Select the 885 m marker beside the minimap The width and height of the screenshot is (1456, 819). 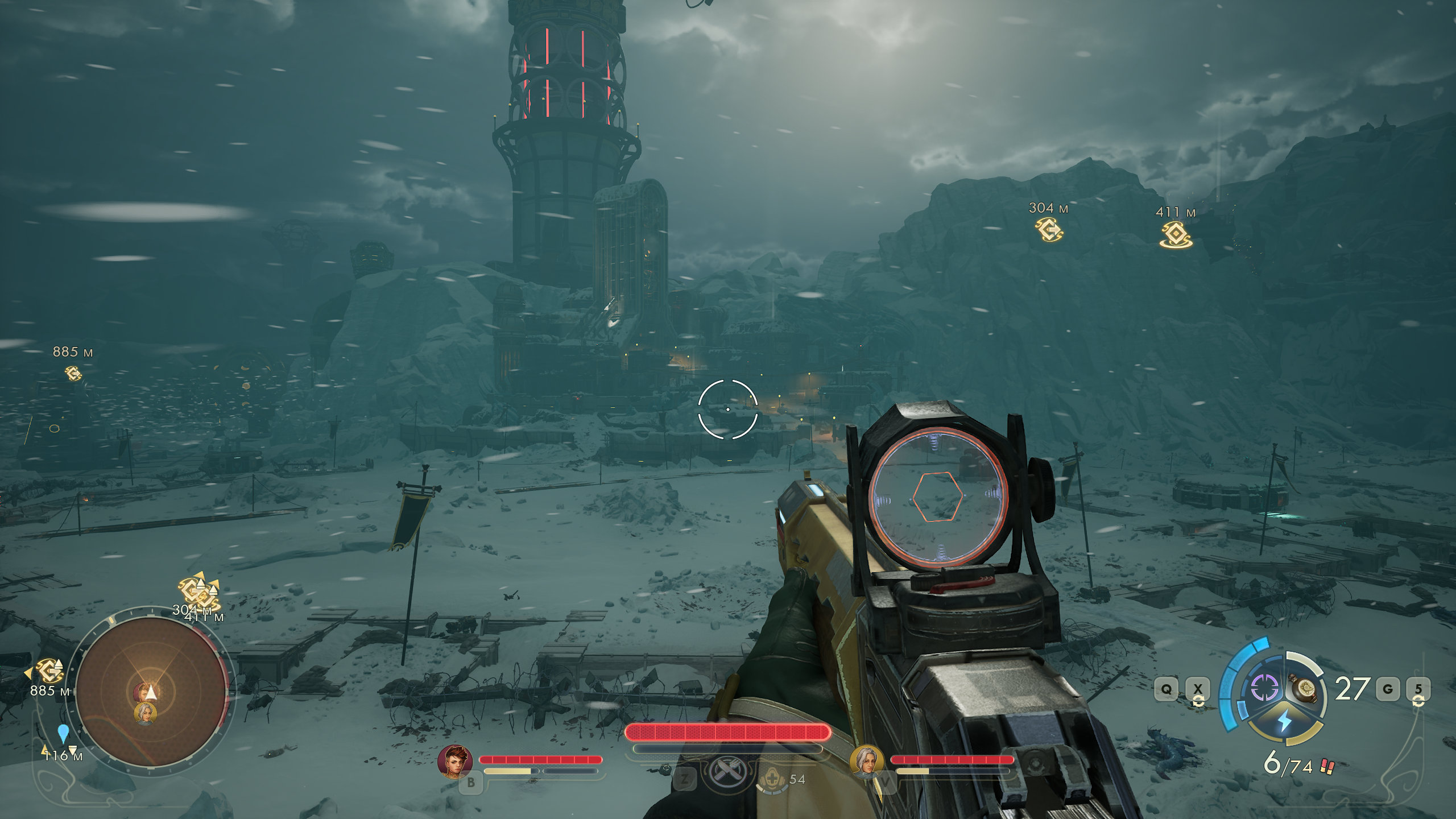[x=49, y=671]
